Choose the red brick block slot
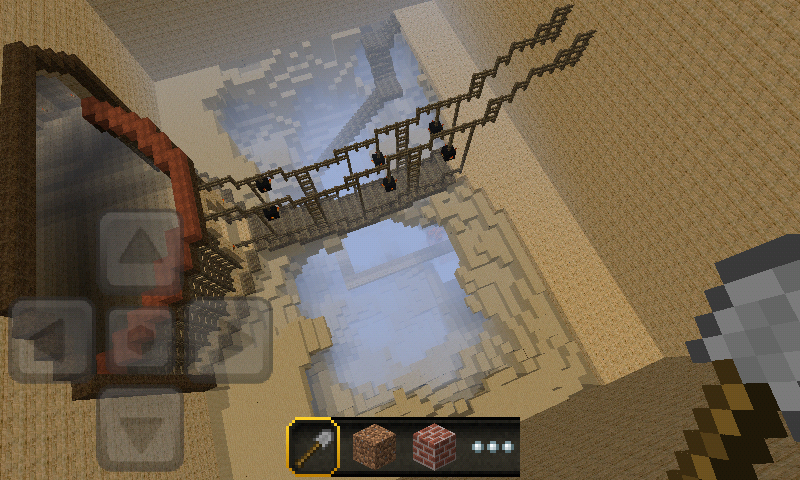Image resolution: width=800 pixels, height=480 pixels. (x=434, y=446)
